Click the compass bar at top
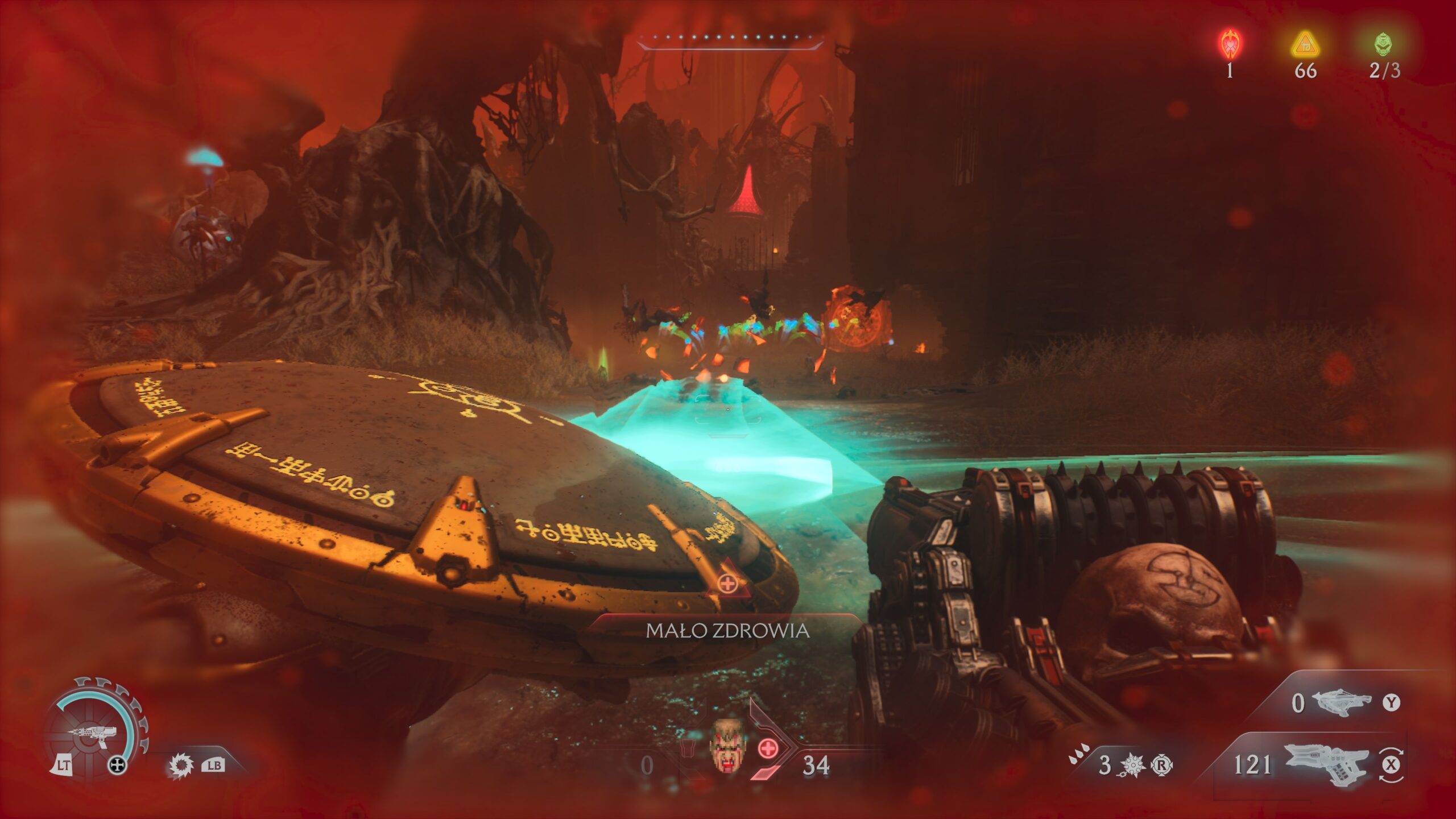The height and width of the screenshot is (819, 1456). coord(730,39)
